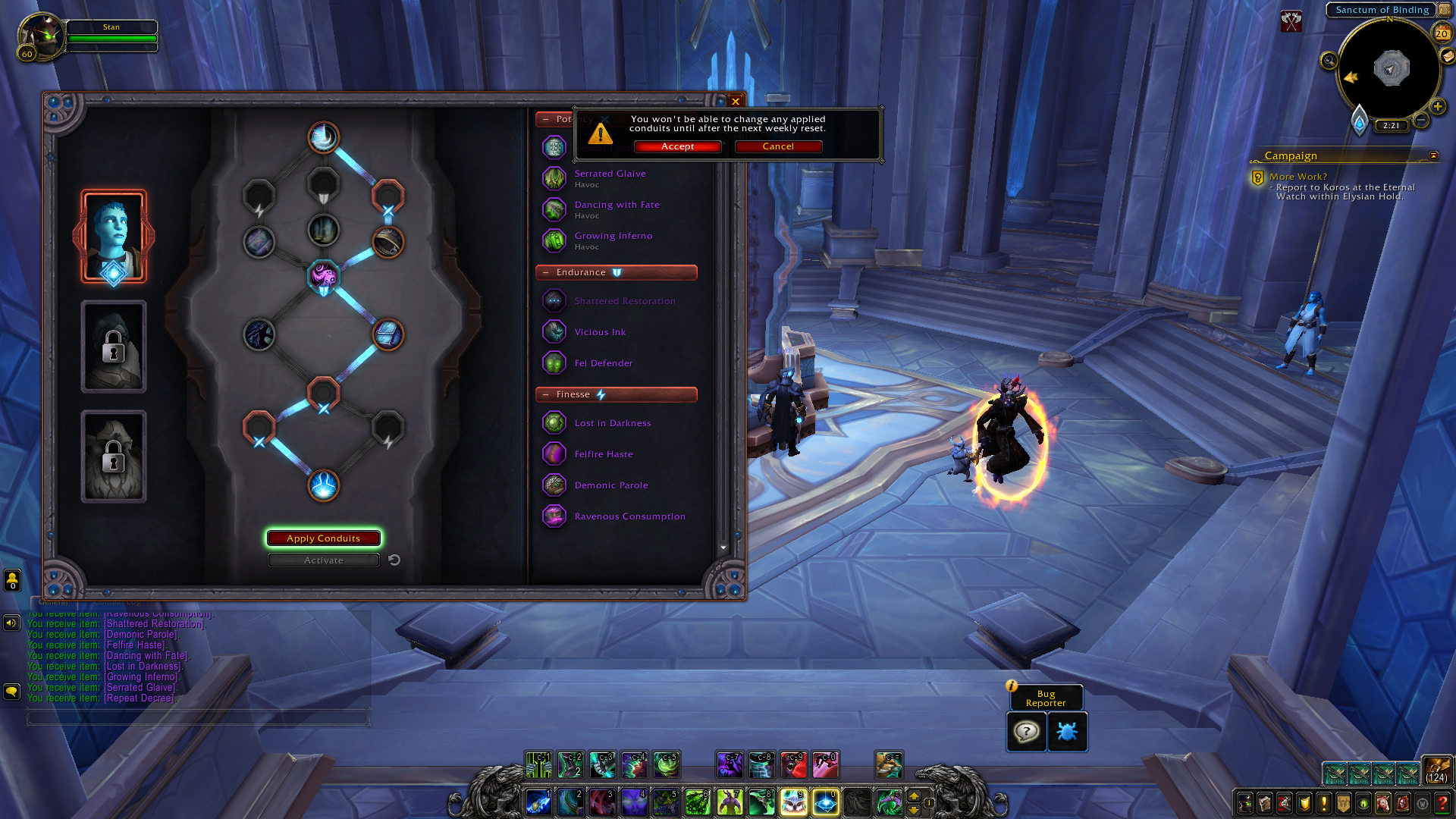Open the More Work? quest tracker entry
This screenshot has width=1456, height=819.
(x=1298, y=177)
